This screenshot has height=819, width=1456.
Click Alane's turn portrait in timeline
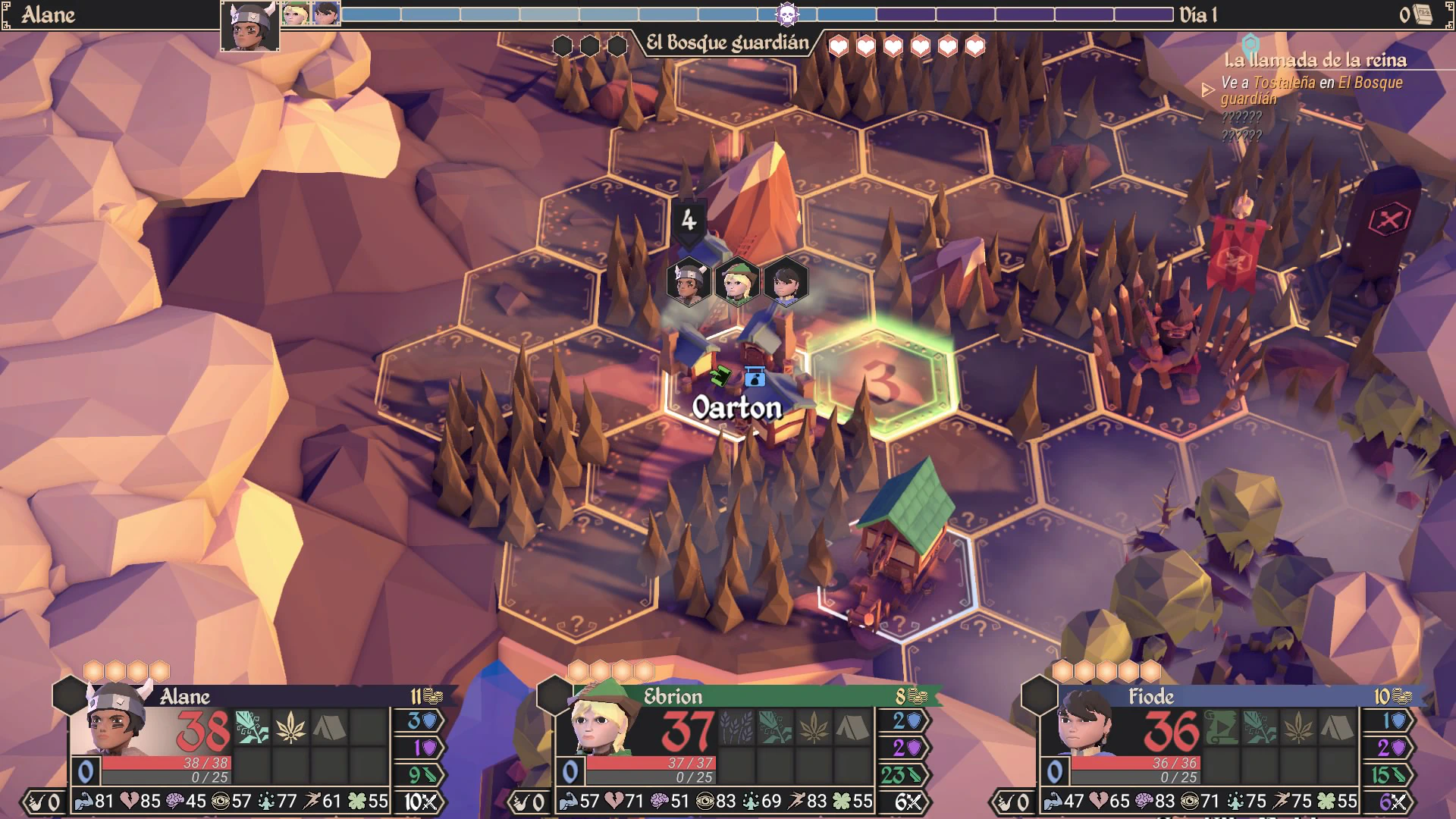pyautogui.click(x=250, y=27)
